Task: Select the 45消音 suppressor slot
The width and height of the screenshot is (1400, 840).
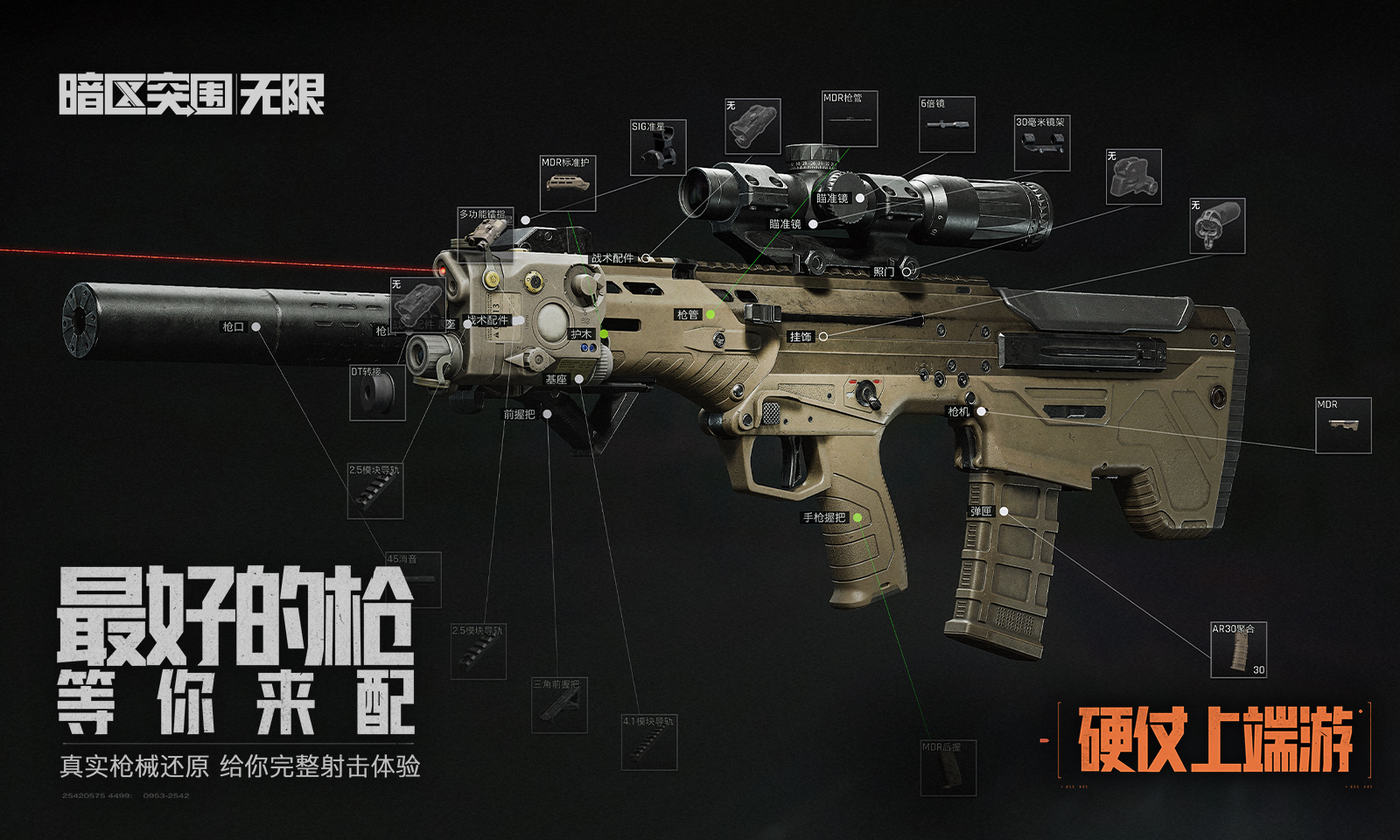Action: 413,579
